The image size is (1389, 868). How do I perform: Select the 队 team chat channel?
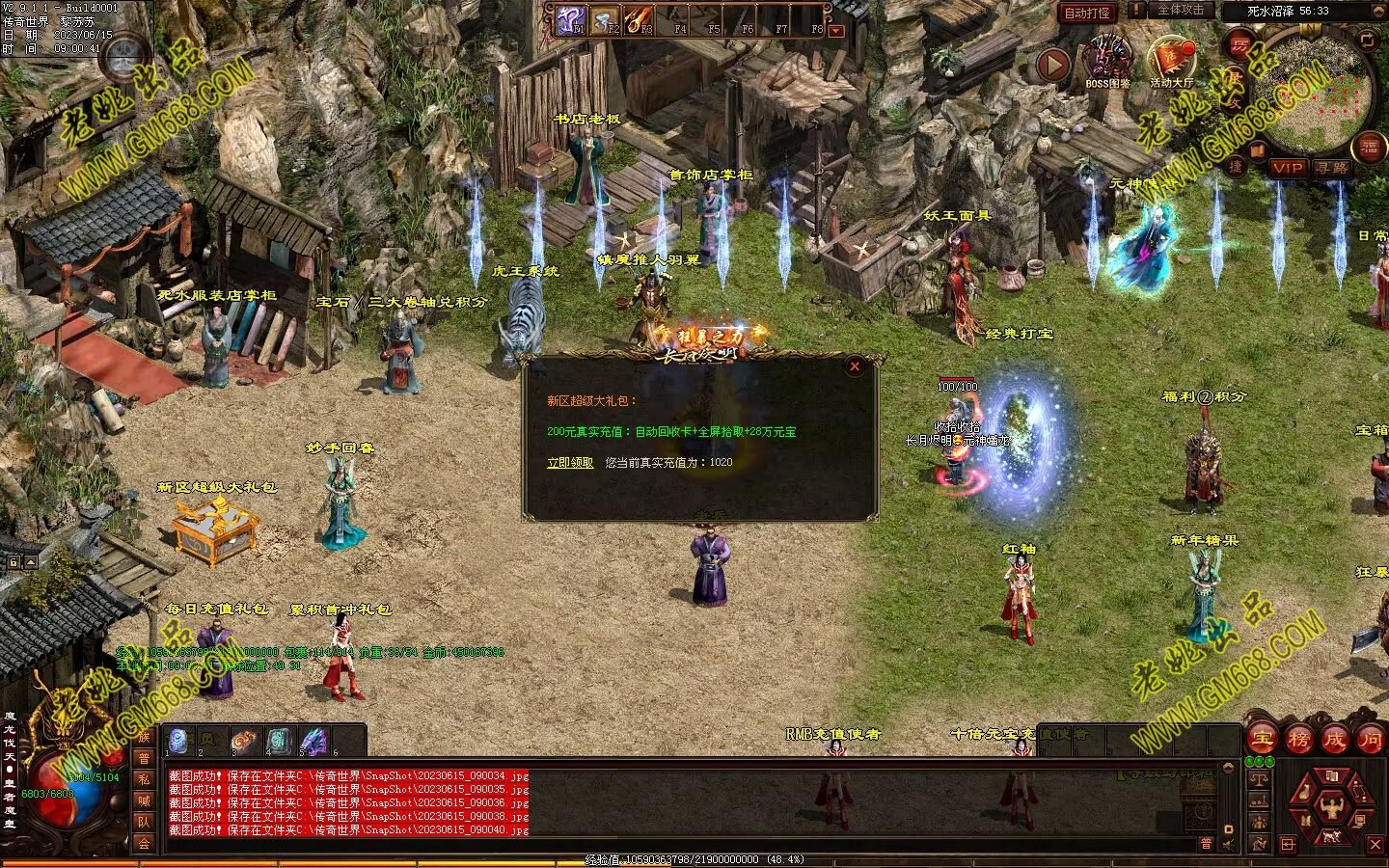[144, 822]
